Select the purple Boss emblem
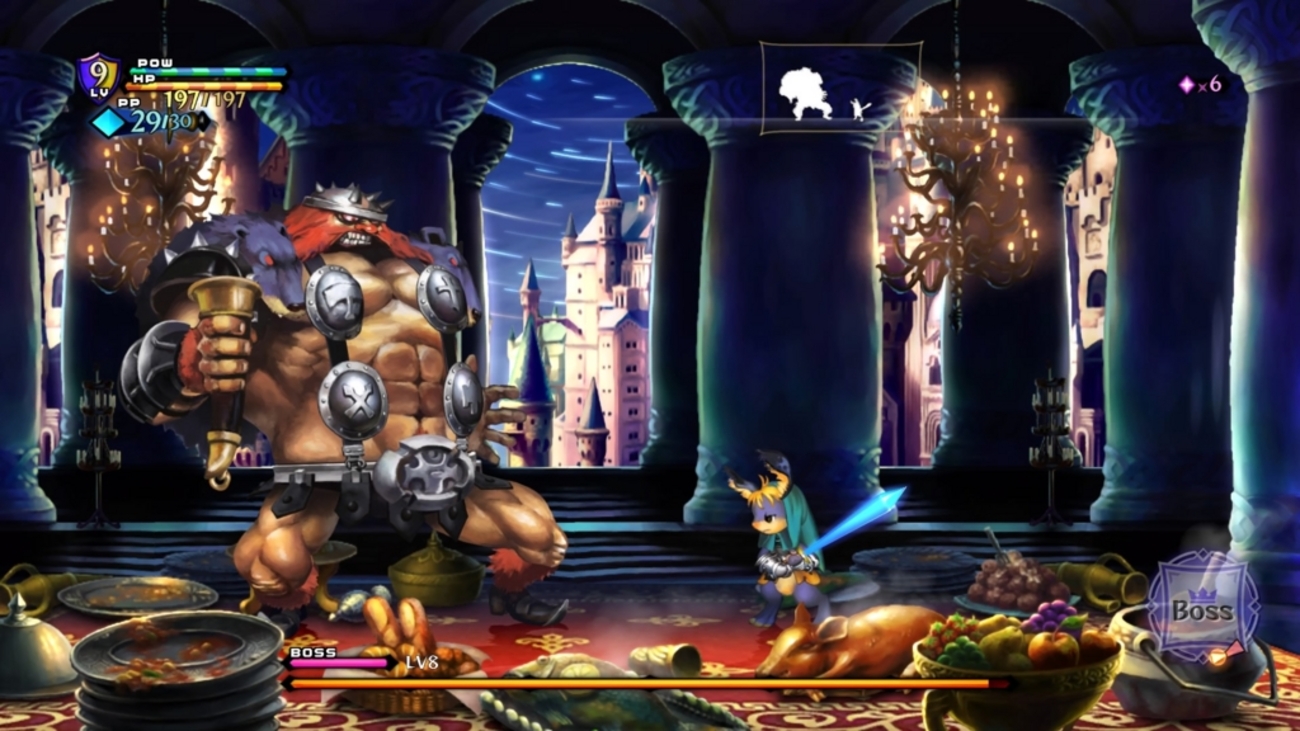Viewport: 1300px width, 731px height. point(1201,607)
